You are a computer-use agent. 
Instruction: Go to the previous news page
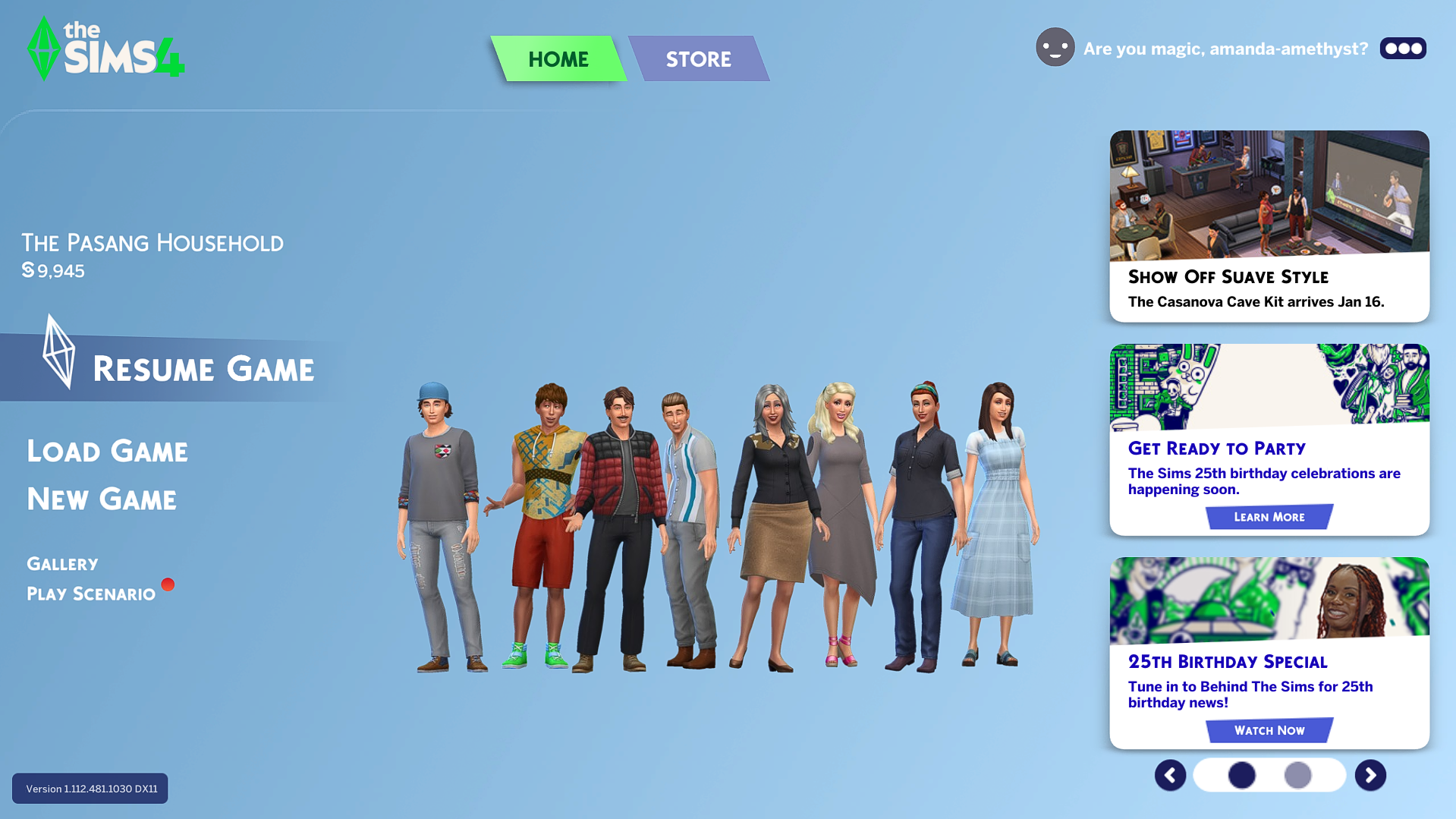[x=1170, y=775]
